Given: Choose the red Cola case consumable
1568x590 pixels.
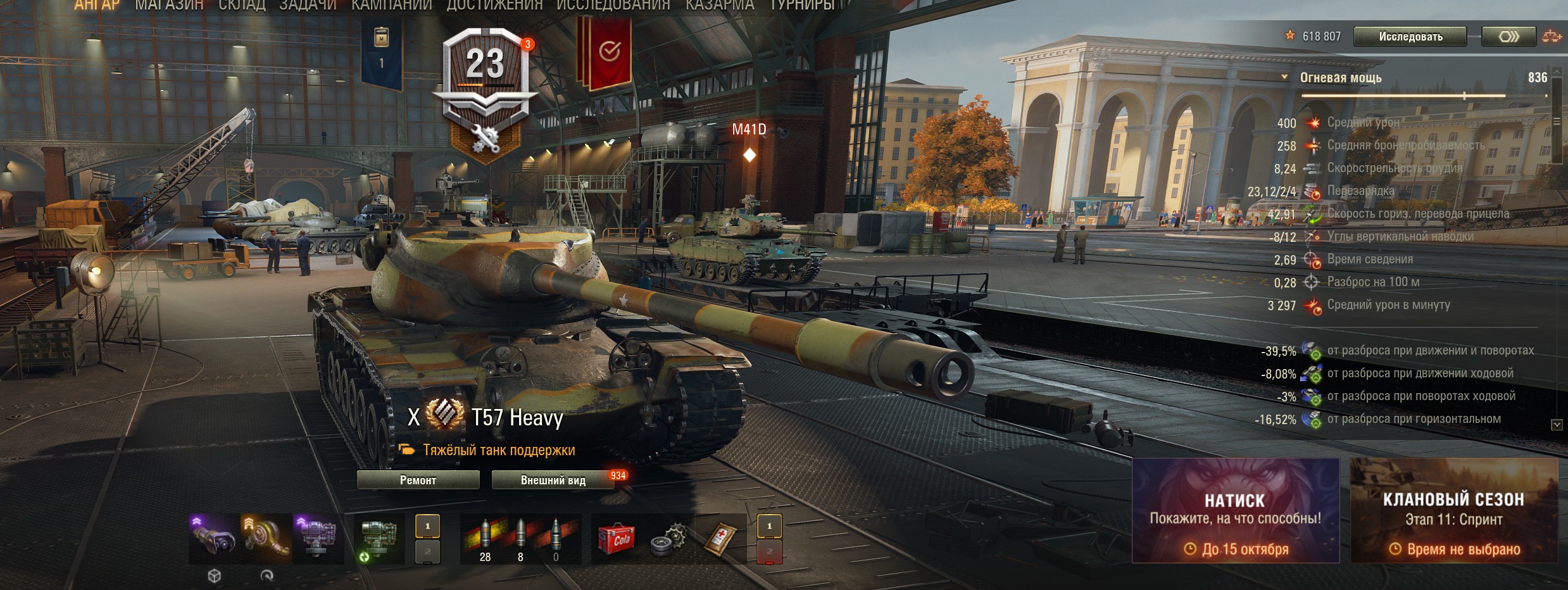Looking at the screenshot, I should [615, 539].
